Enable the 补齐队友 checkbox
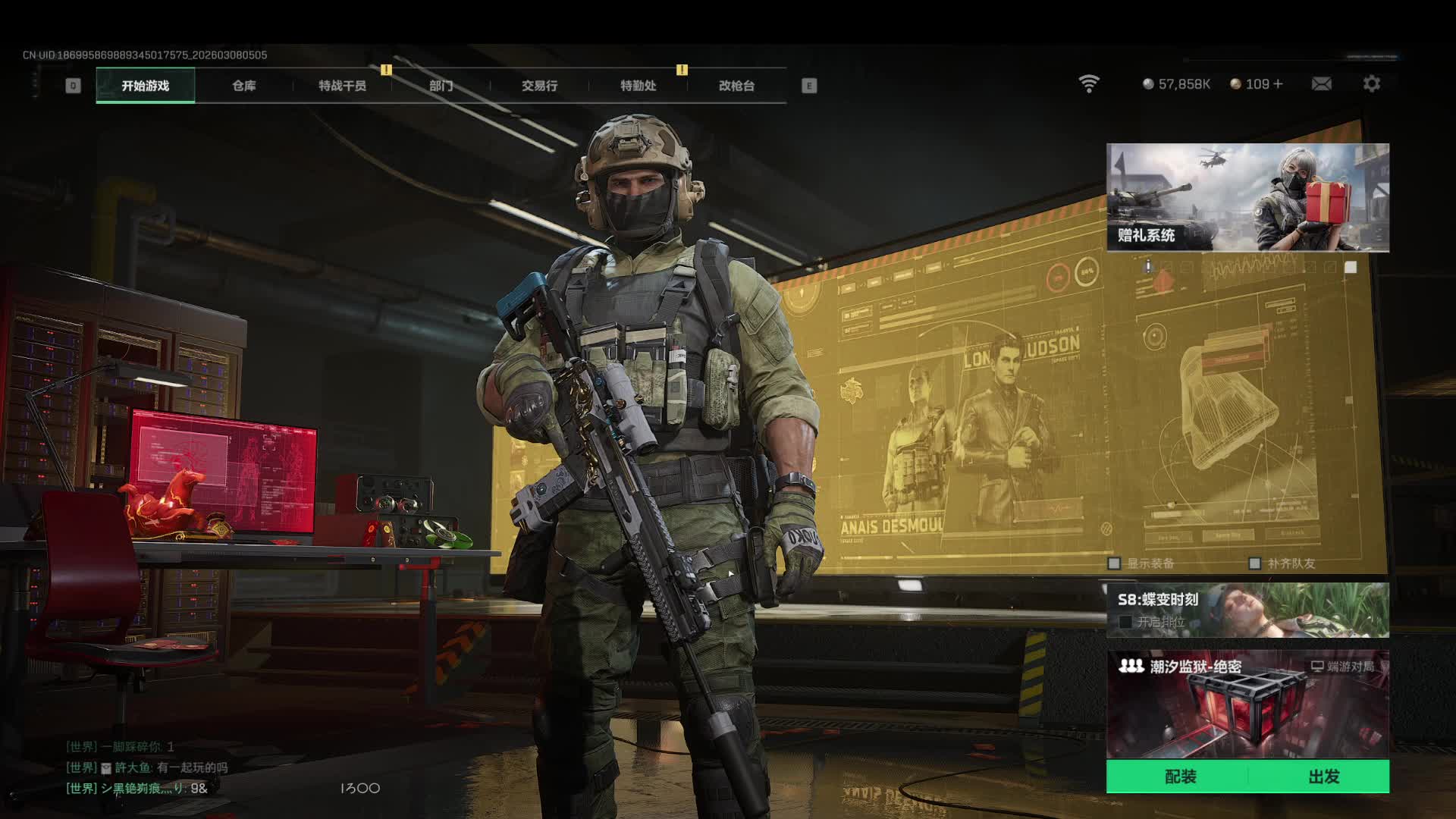The width and height of the screenshot is (1456, 819). pyautogui.click(x=1254, y=563)
